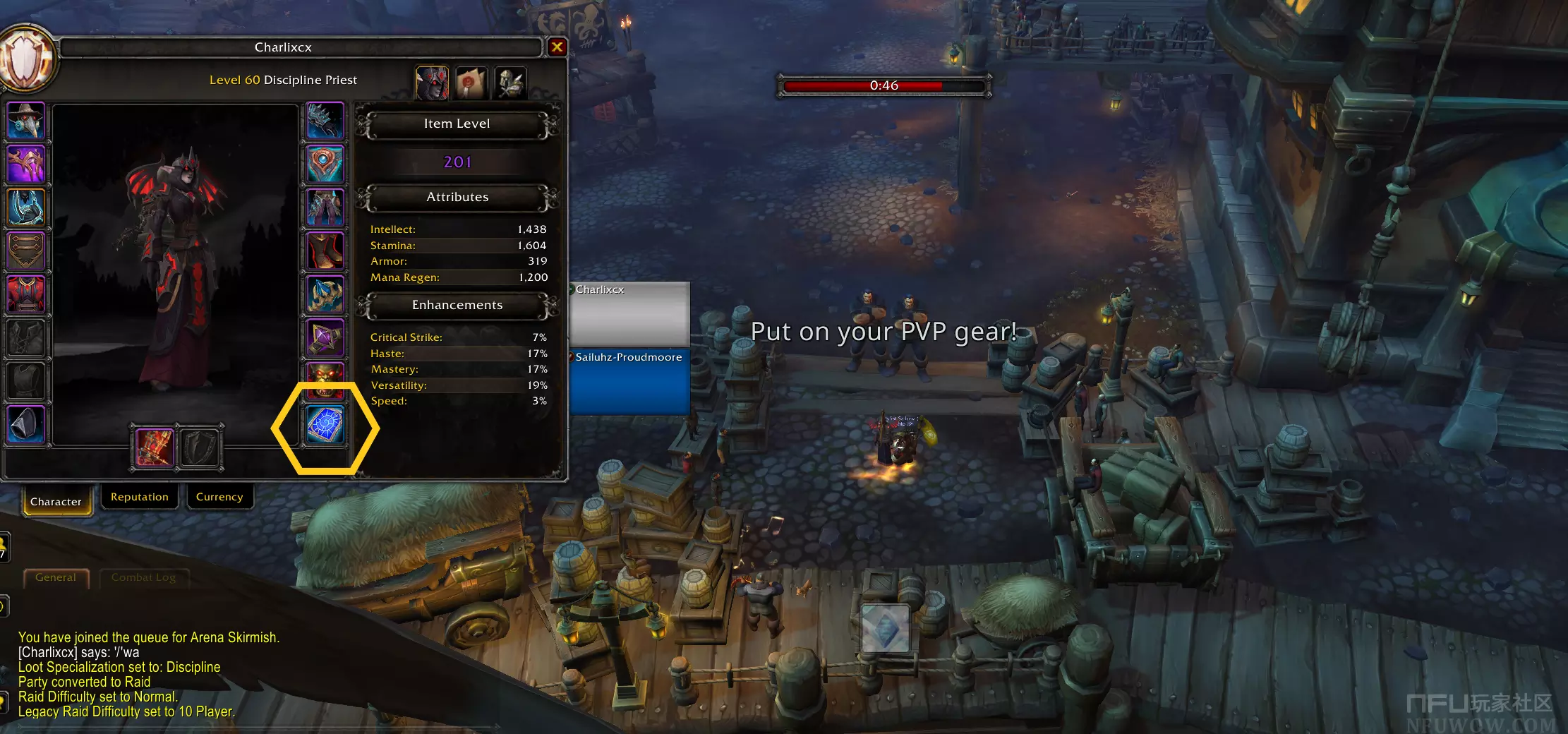Select the red robe chest slot
This screenshot has height=734, width=1568.
coord(26,294)
